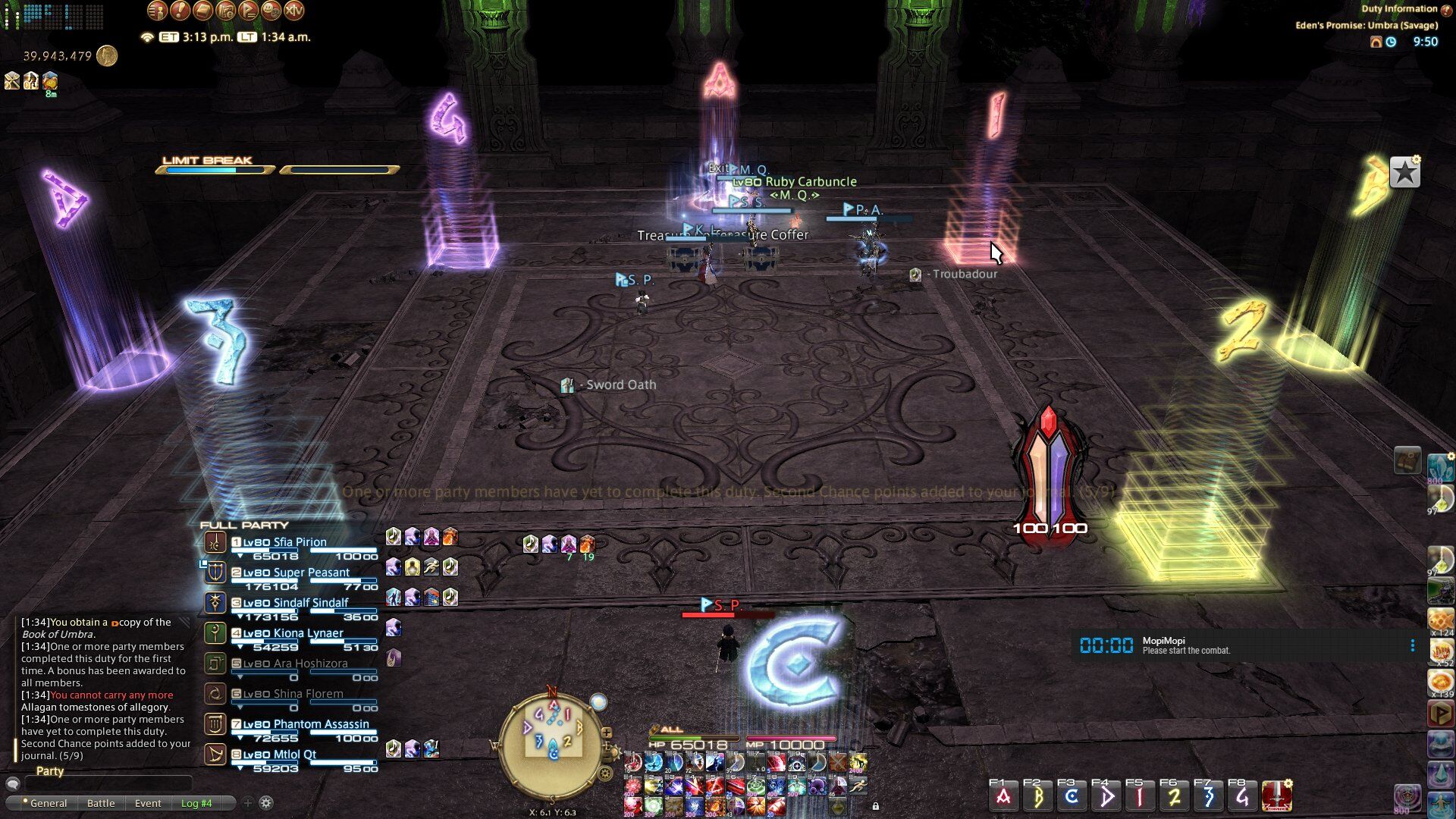
Task: Place waymark 2 from the F6 slot
Action: (x=1174, y=797)
